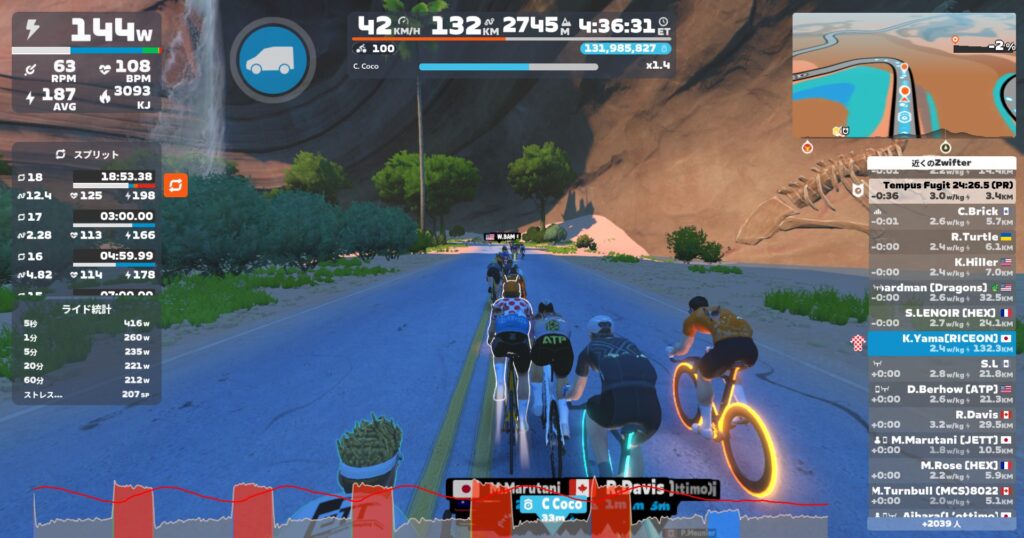Image resolution: width=1024 pixels, height=538 pixels.
Task: Click highlighted K.Yama[RICEON] rider row
Action: point(942,343)
